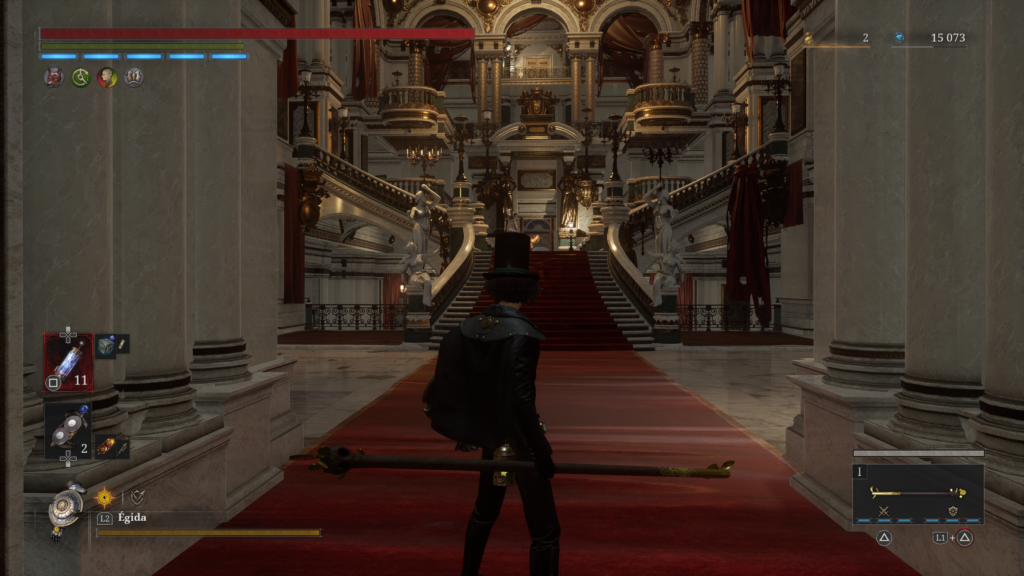Click the glowing sun icon above Égida
The height and width of the screenshot is (576, 1024).
[104, 497]
